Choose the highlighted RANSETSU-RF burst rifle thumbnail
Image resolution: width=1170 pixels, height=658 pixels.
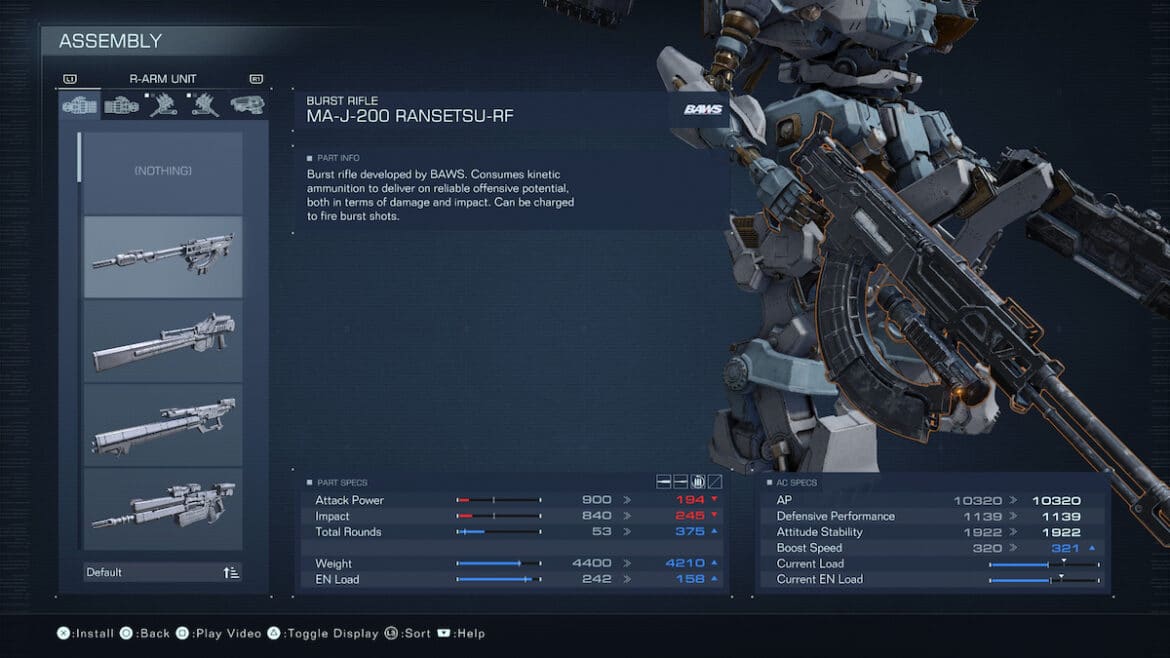pyautogui.click(x=162, y=256)
